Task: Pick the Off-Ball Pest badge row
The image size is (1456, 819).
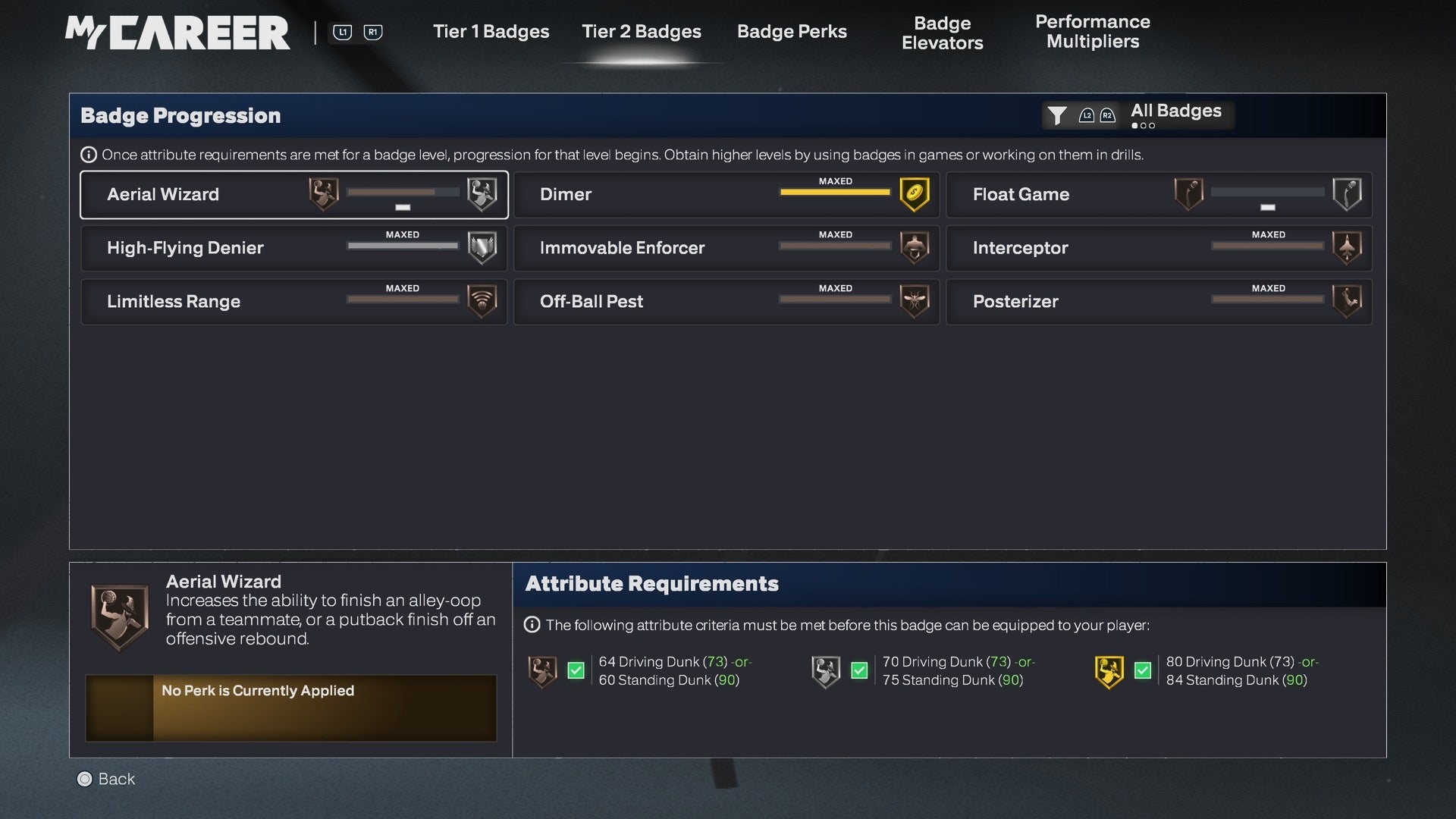Action: 726,302
